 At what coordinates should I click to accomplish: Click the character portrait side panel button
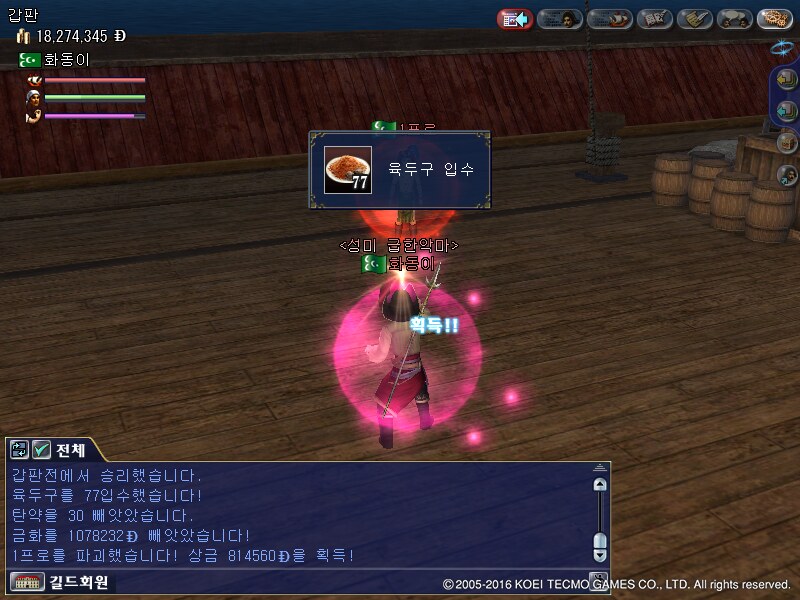click(787, 175)
